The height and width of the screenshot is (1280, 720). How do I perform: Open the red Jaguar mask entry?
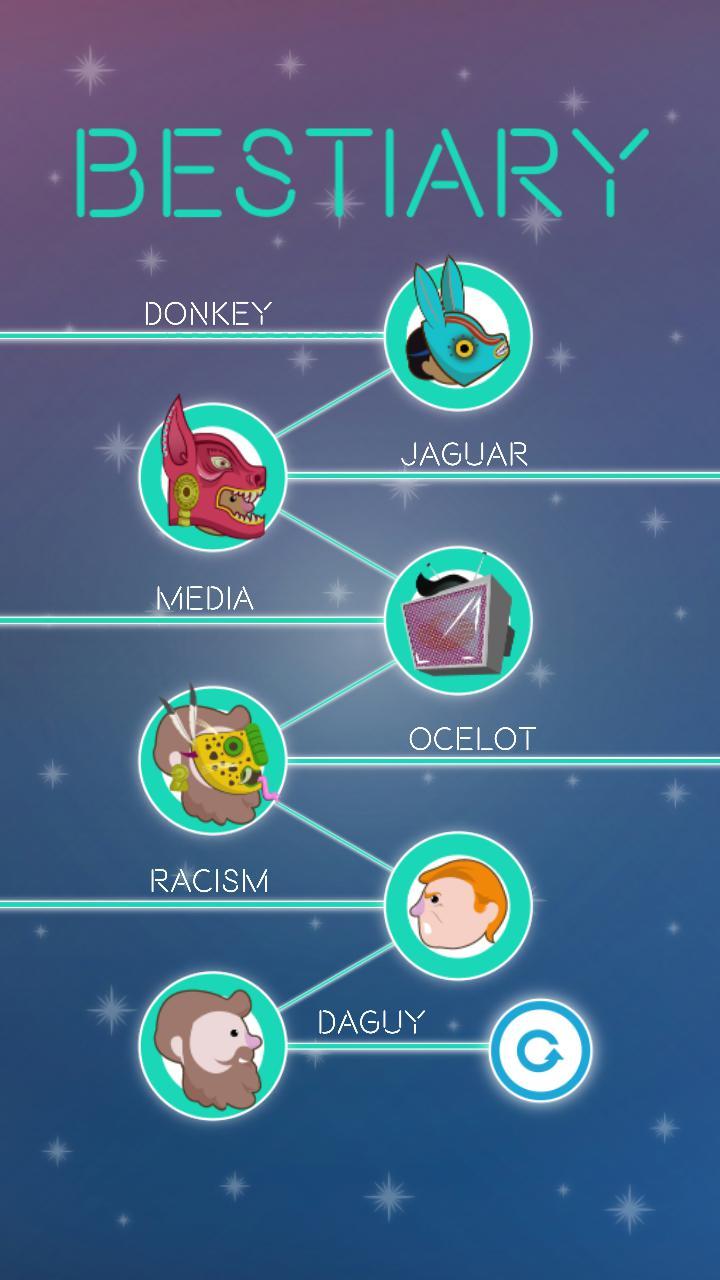213,478
